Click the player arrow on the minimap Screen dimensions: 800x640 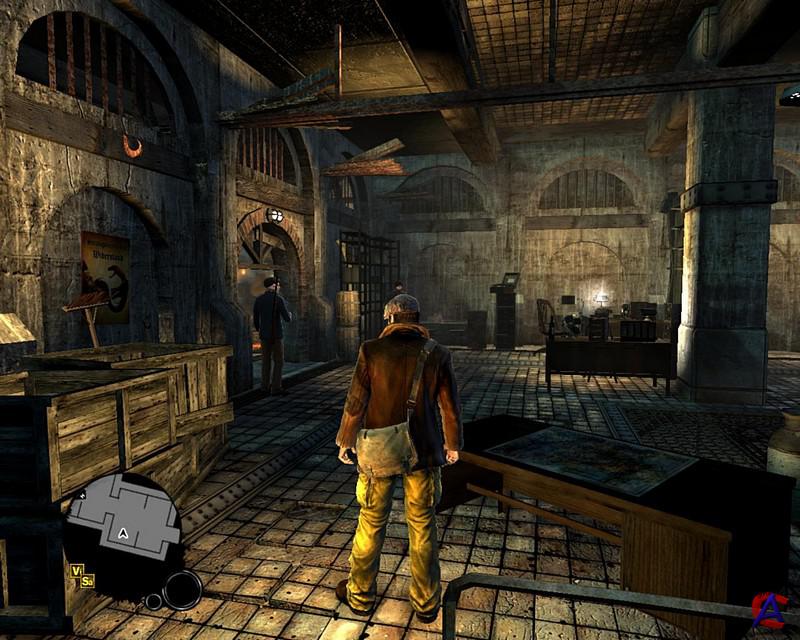[122, 534]
